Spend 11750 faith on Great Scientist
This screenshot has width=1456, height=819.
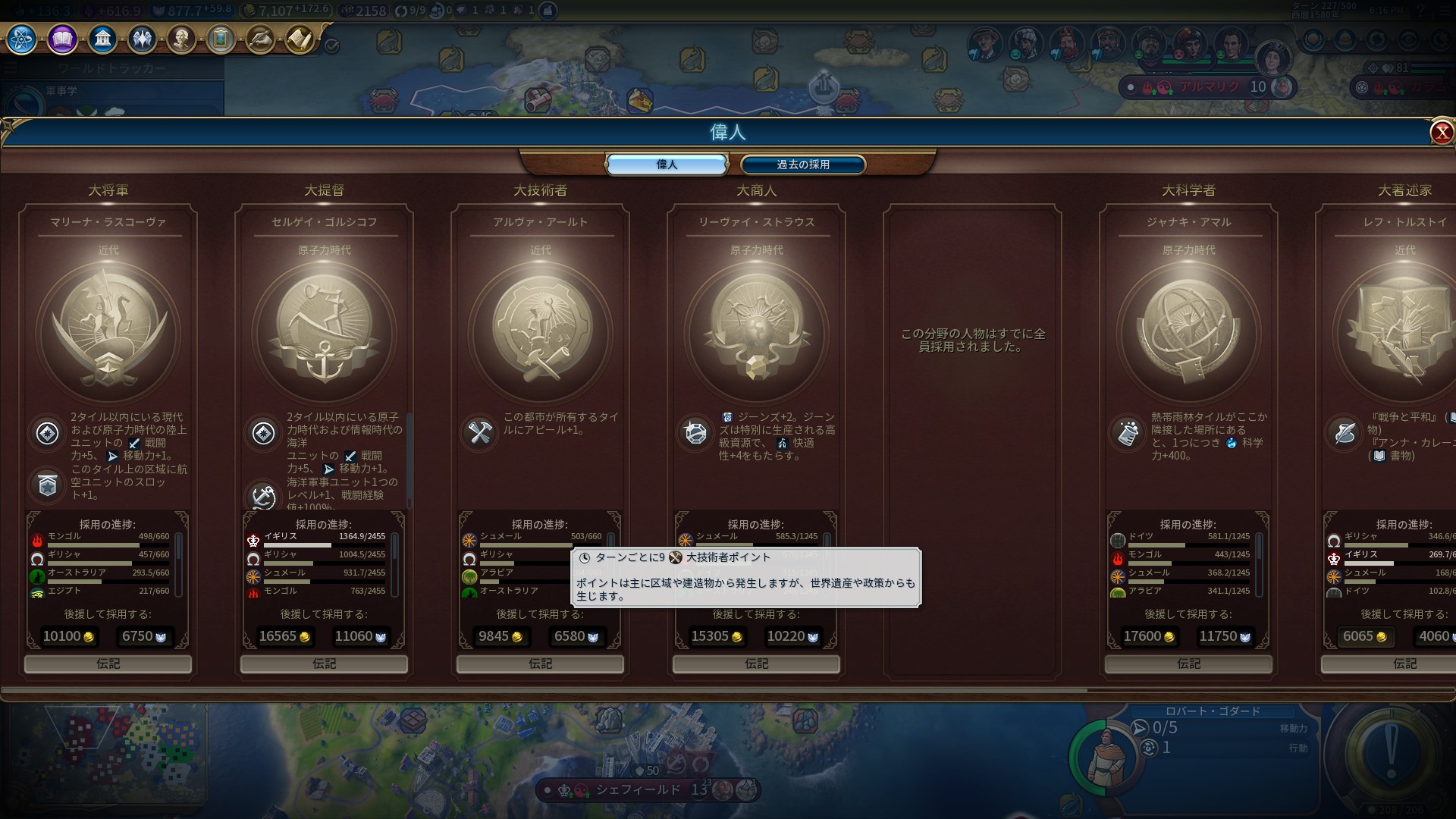(x=1225, y=637)
